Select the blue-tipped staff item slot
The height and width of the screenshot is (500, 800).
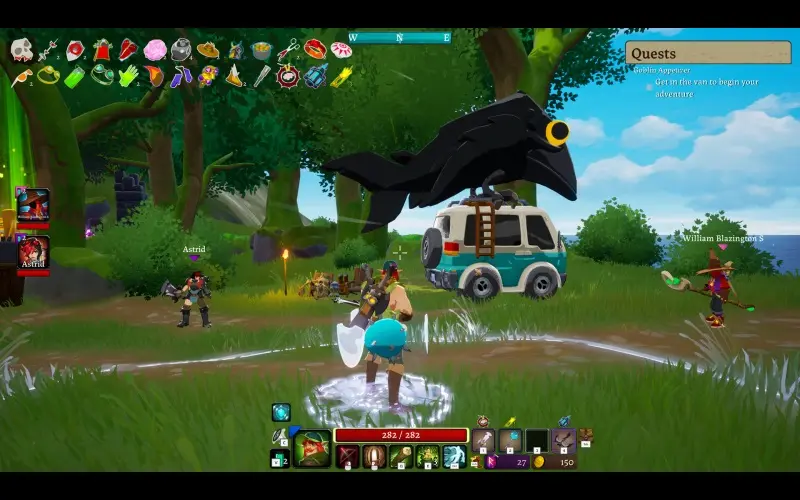point(511,439)
